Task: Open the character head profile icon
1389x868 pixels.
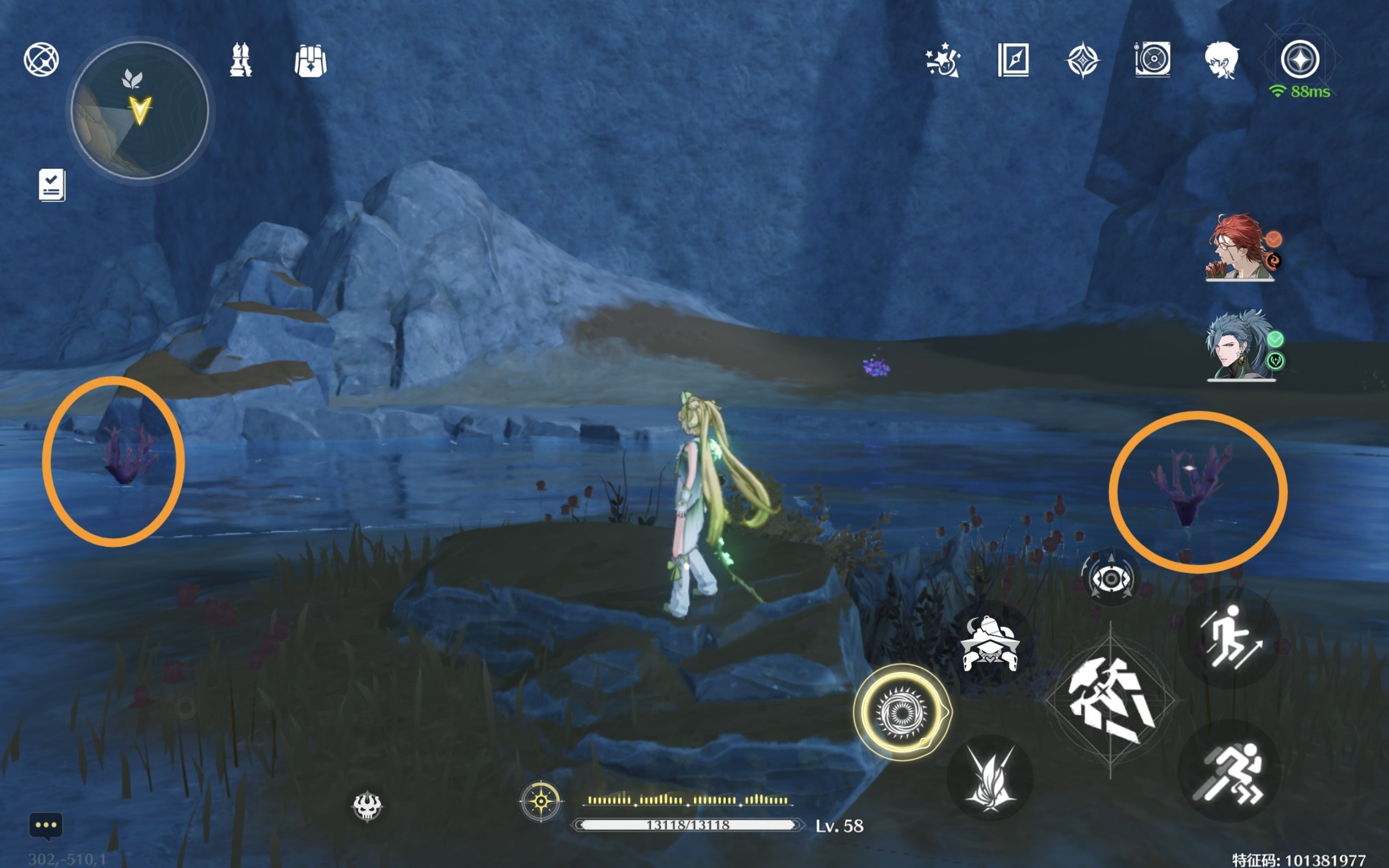Action: coord(1221,60)
